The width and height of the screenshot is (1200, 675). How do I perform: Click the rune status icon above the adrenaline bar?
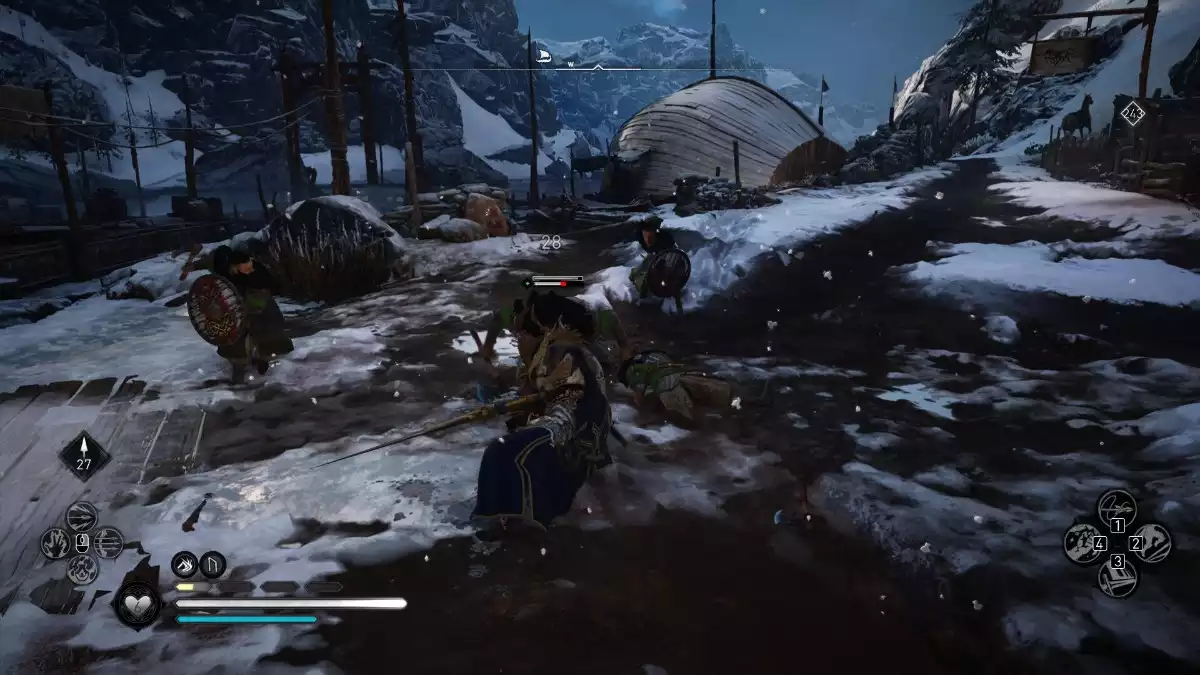pos(212,565)
